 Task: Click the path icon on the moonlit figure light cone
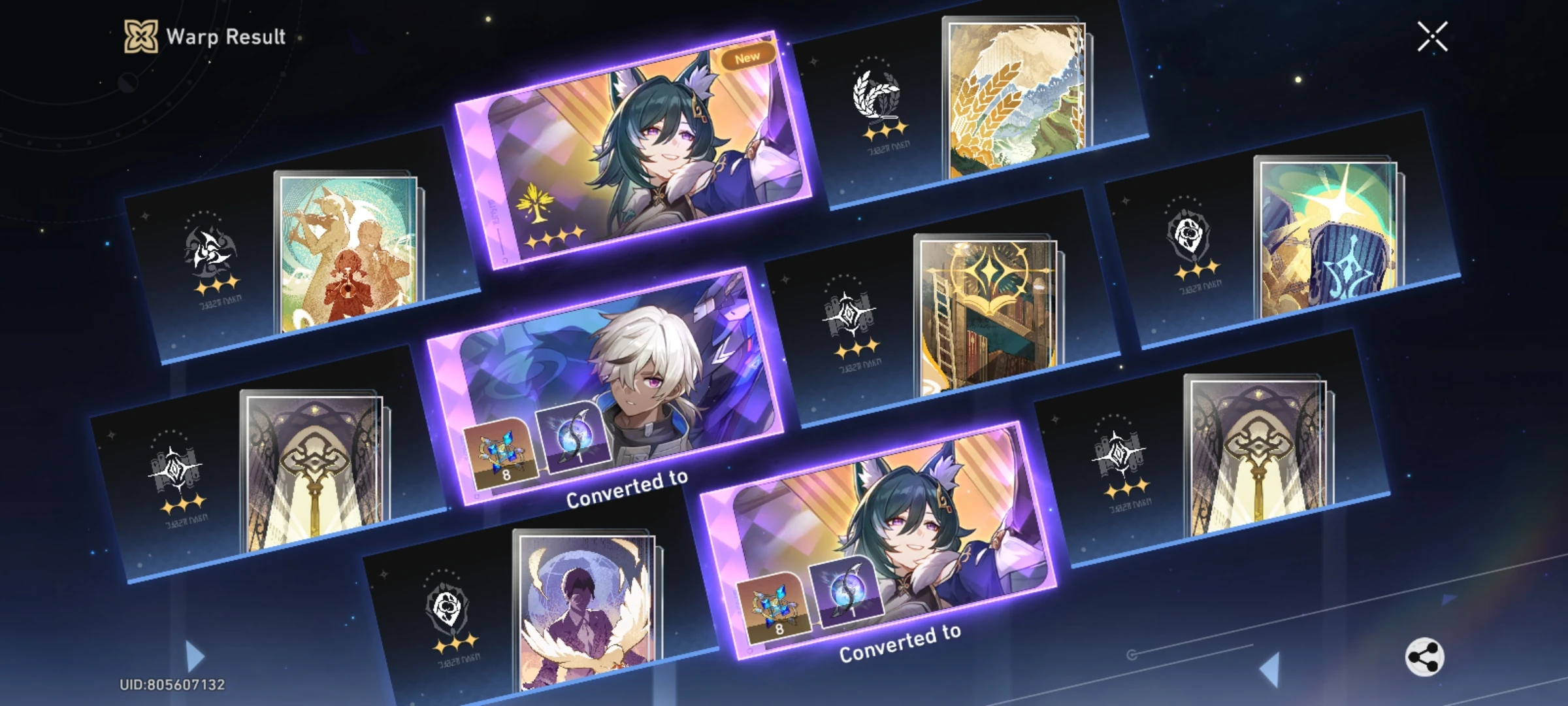coord(451,608)
